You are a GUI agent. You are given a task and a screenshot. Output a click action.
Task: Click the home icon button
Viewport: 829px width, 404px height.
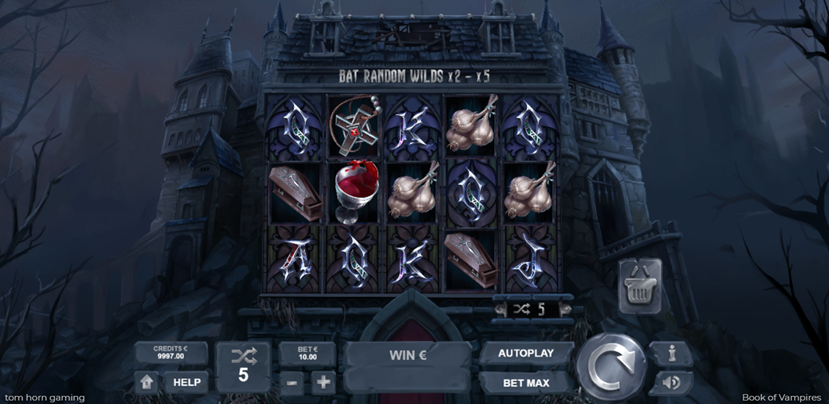click(x=147, y=382)
